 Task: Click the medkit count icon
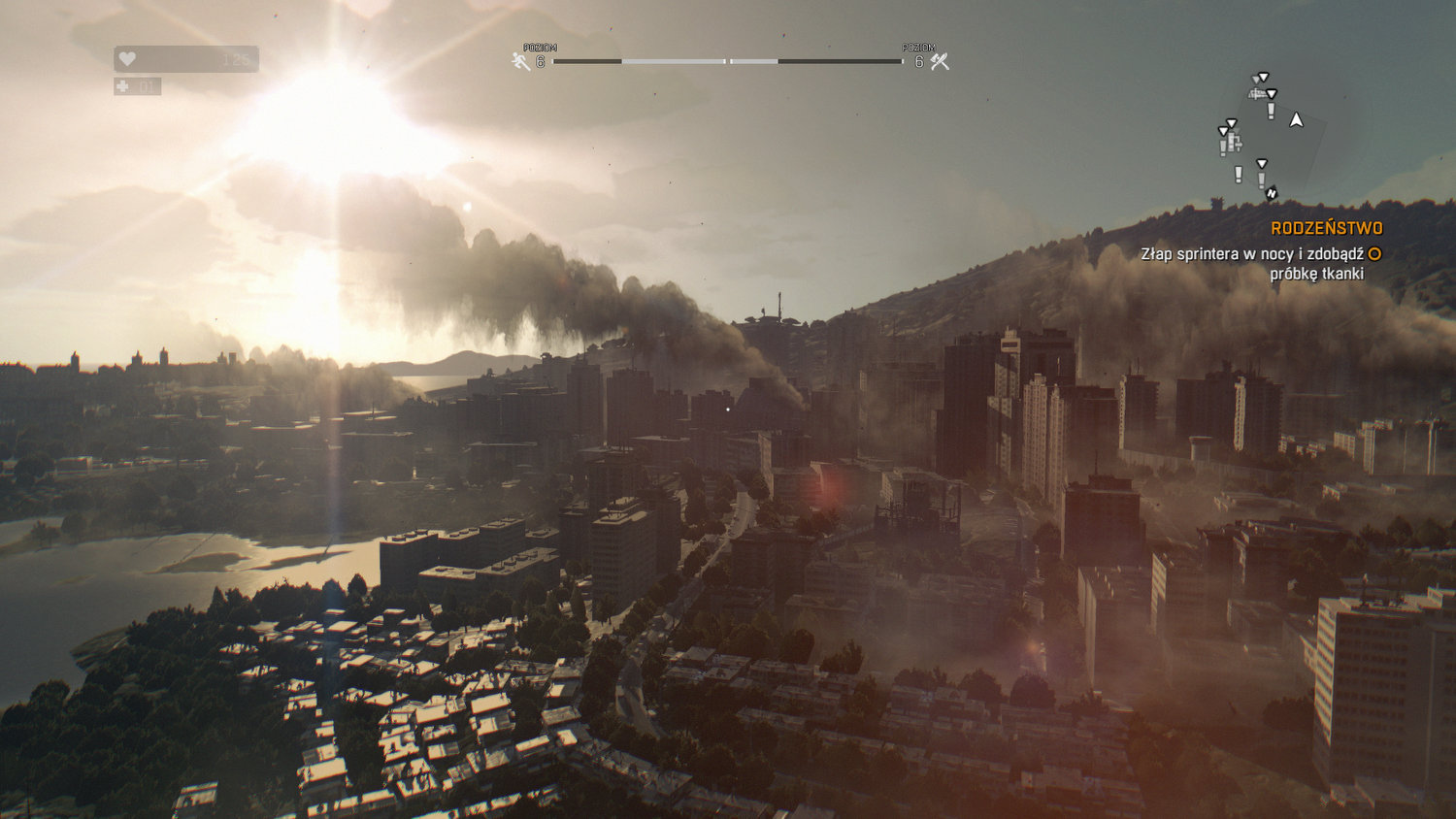pos(122,86)
